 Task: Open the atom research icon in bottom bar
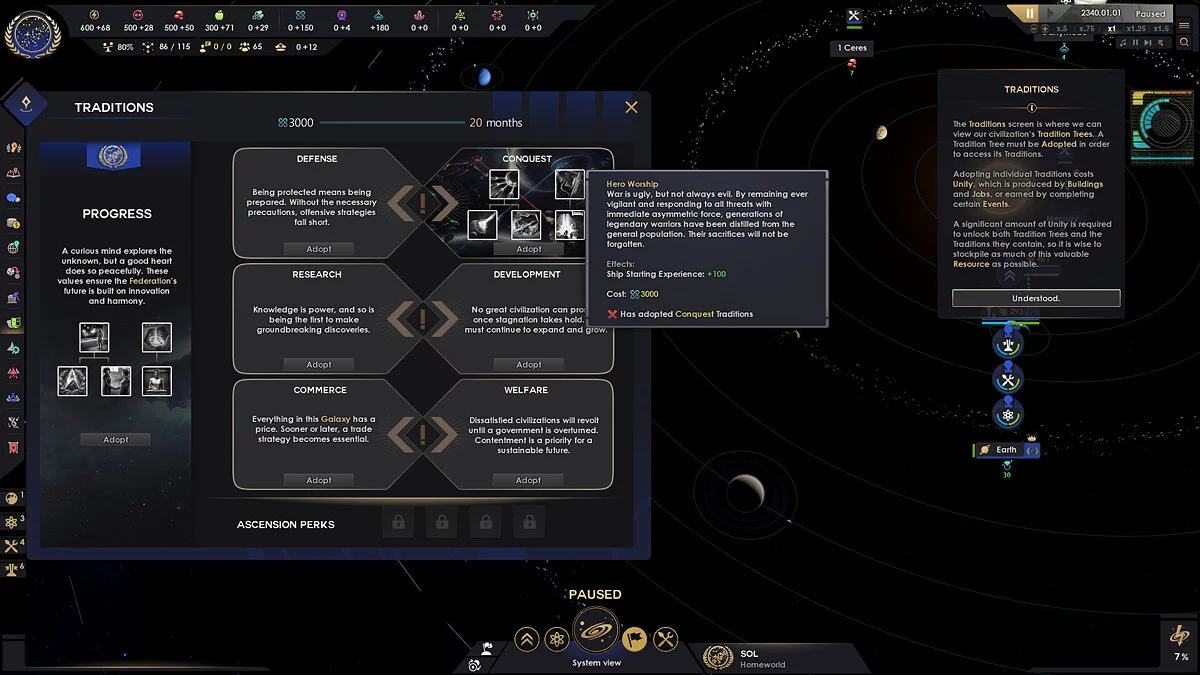coord(557,638)
